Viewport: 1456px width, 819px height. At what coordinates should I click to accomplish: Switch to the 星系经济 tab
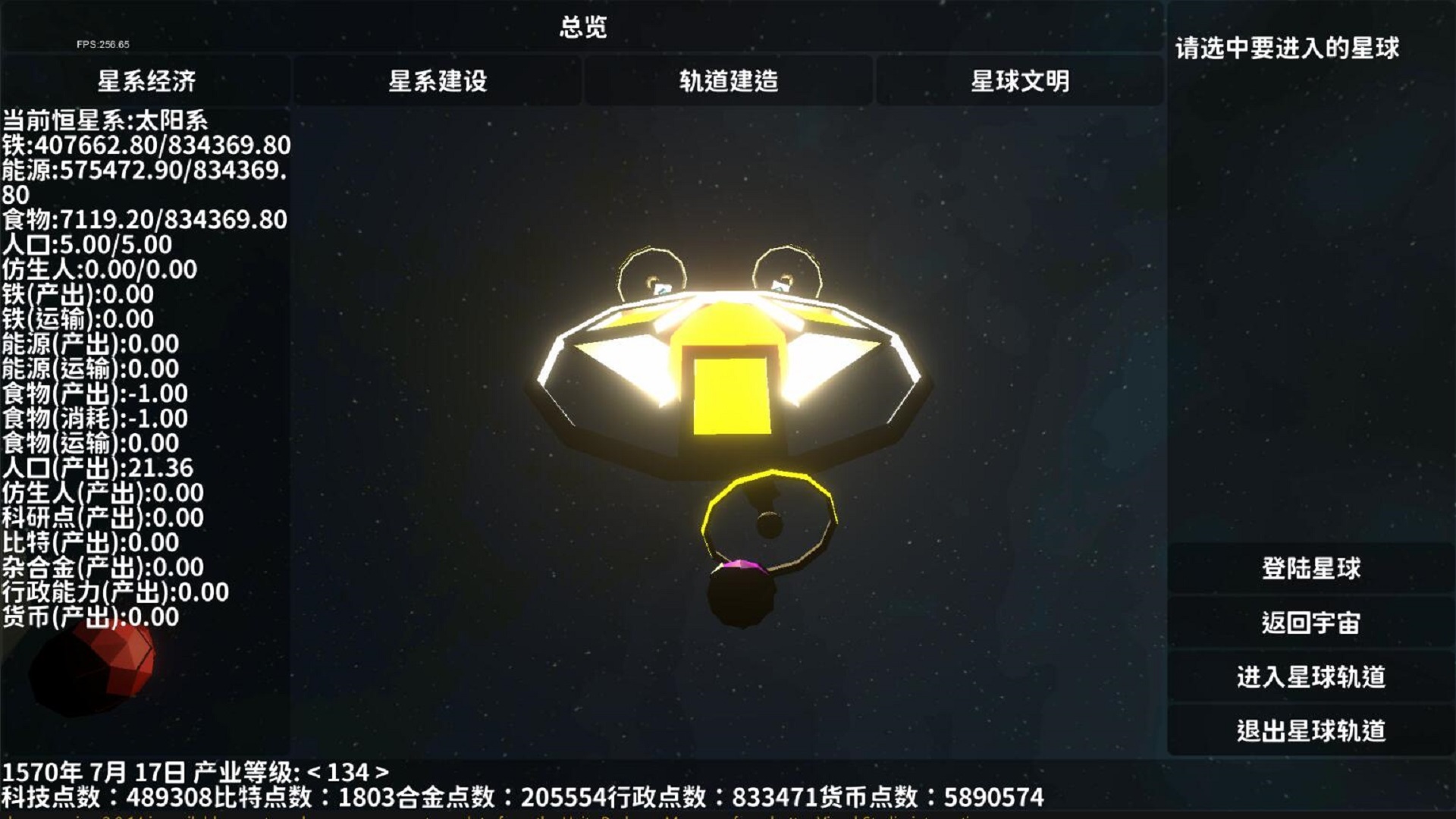[146, 83]
